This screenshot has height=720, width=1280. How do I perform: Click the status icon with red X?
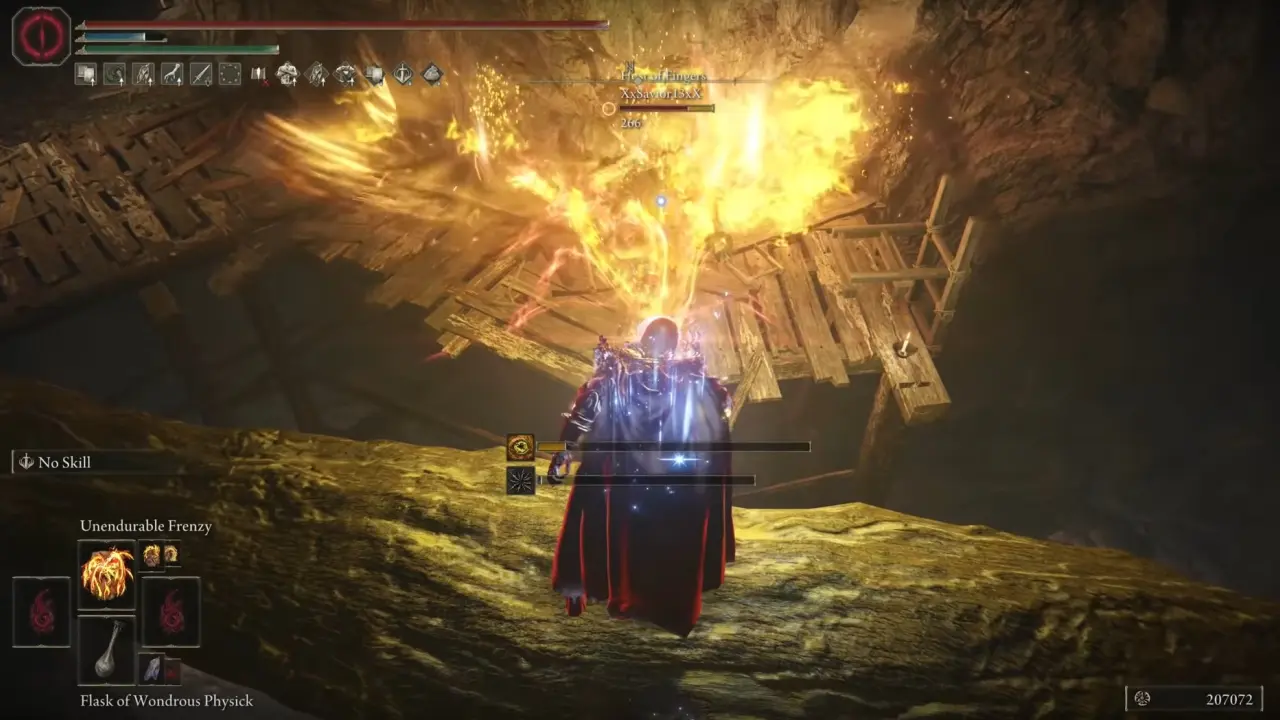click(259, 73)
